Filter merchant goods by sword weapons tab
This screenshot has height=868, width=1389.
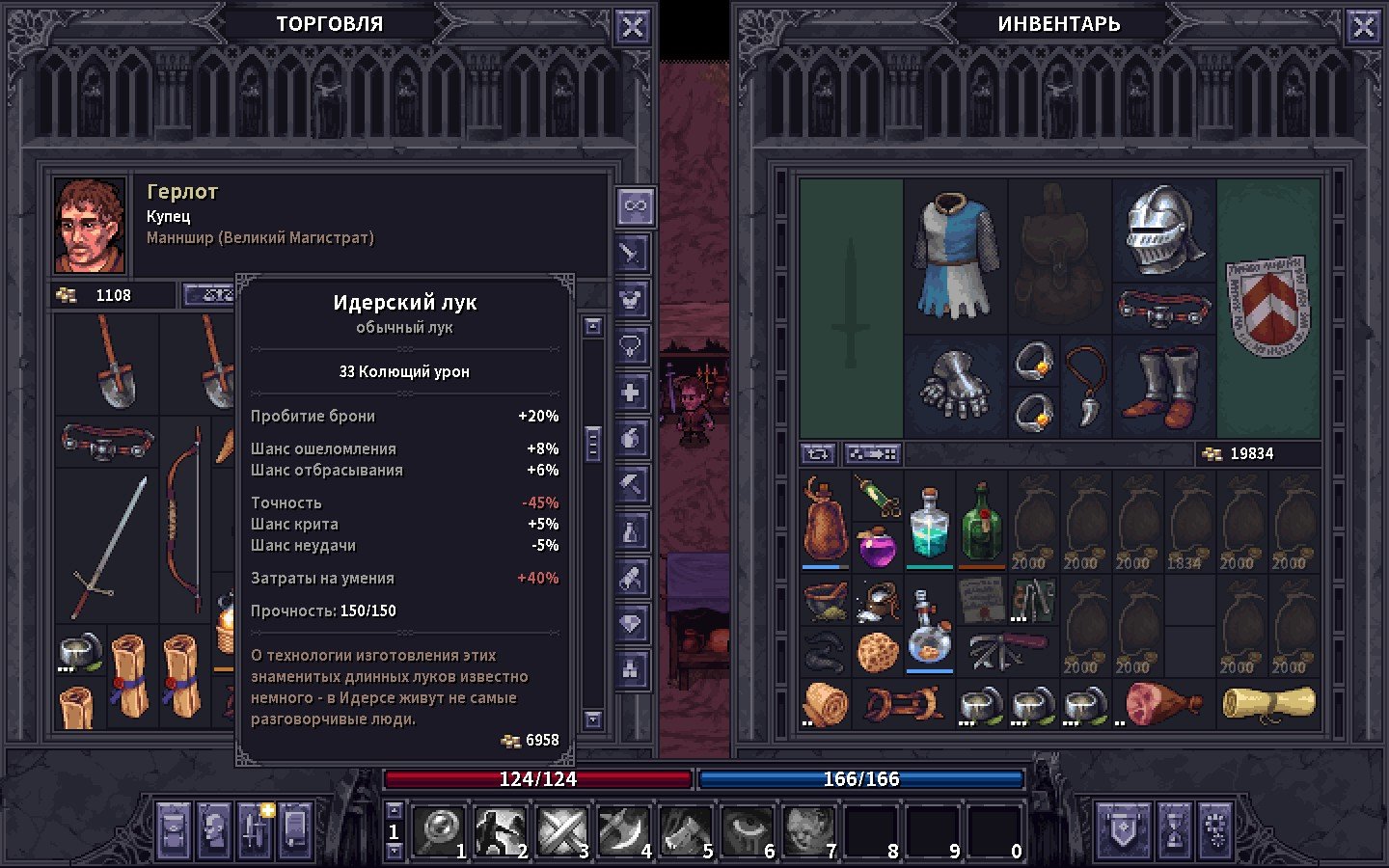coord(632,254)
